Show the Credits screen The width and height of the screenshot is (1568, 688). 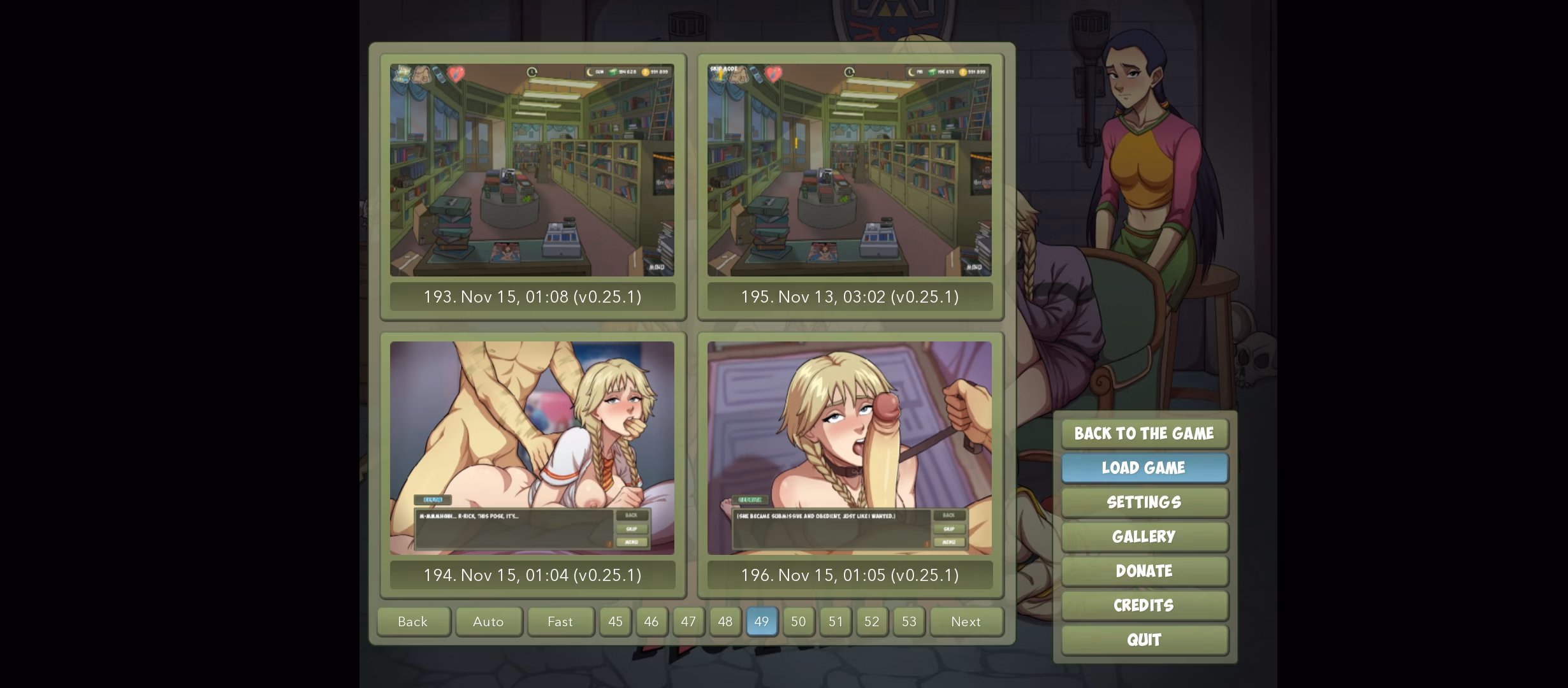click(x=1144, y=606)
